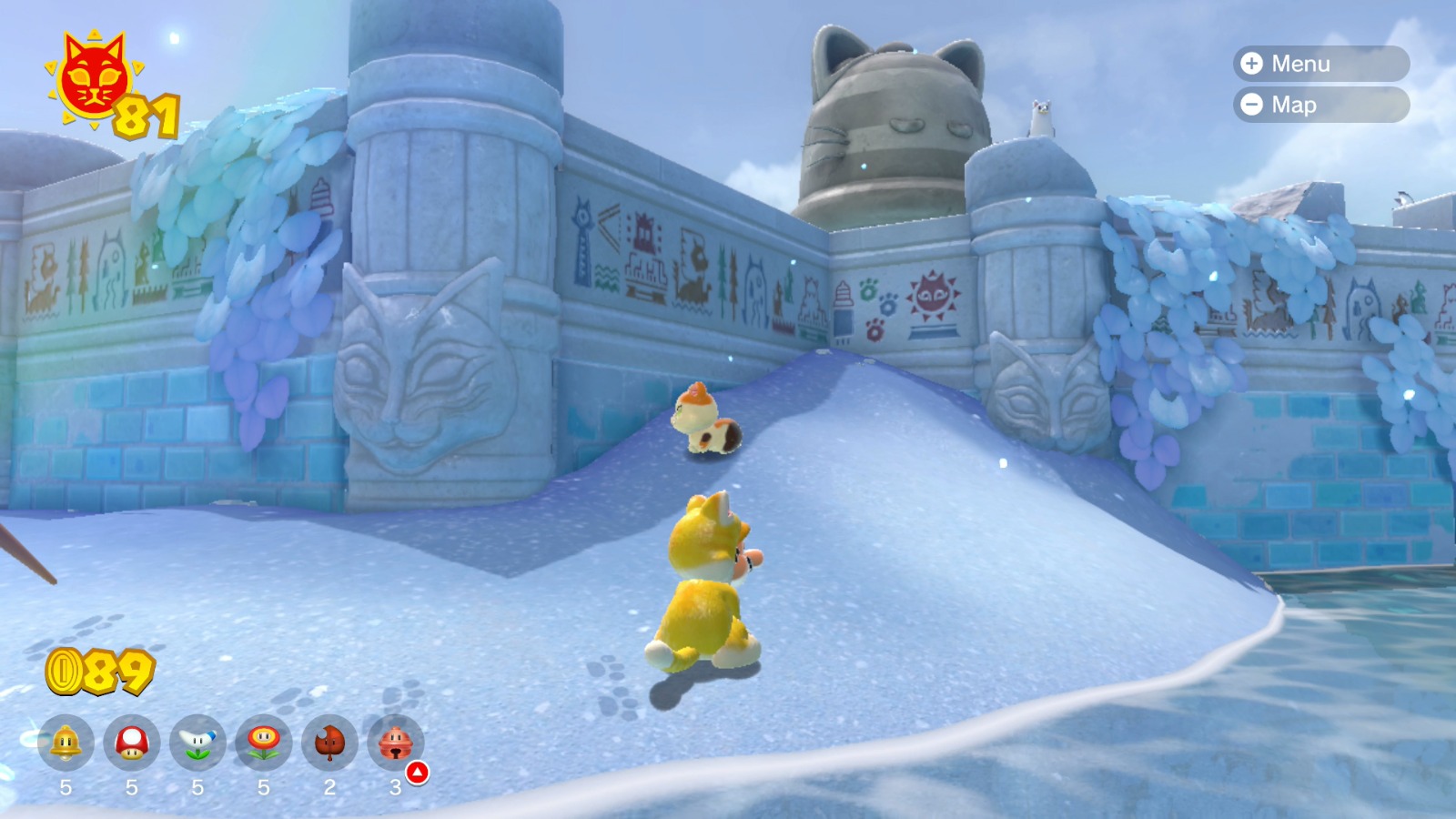Select the Super Mushroom item icon
Screen dimensions: 1456x819
pyautogui.click(x=133, y=743)
